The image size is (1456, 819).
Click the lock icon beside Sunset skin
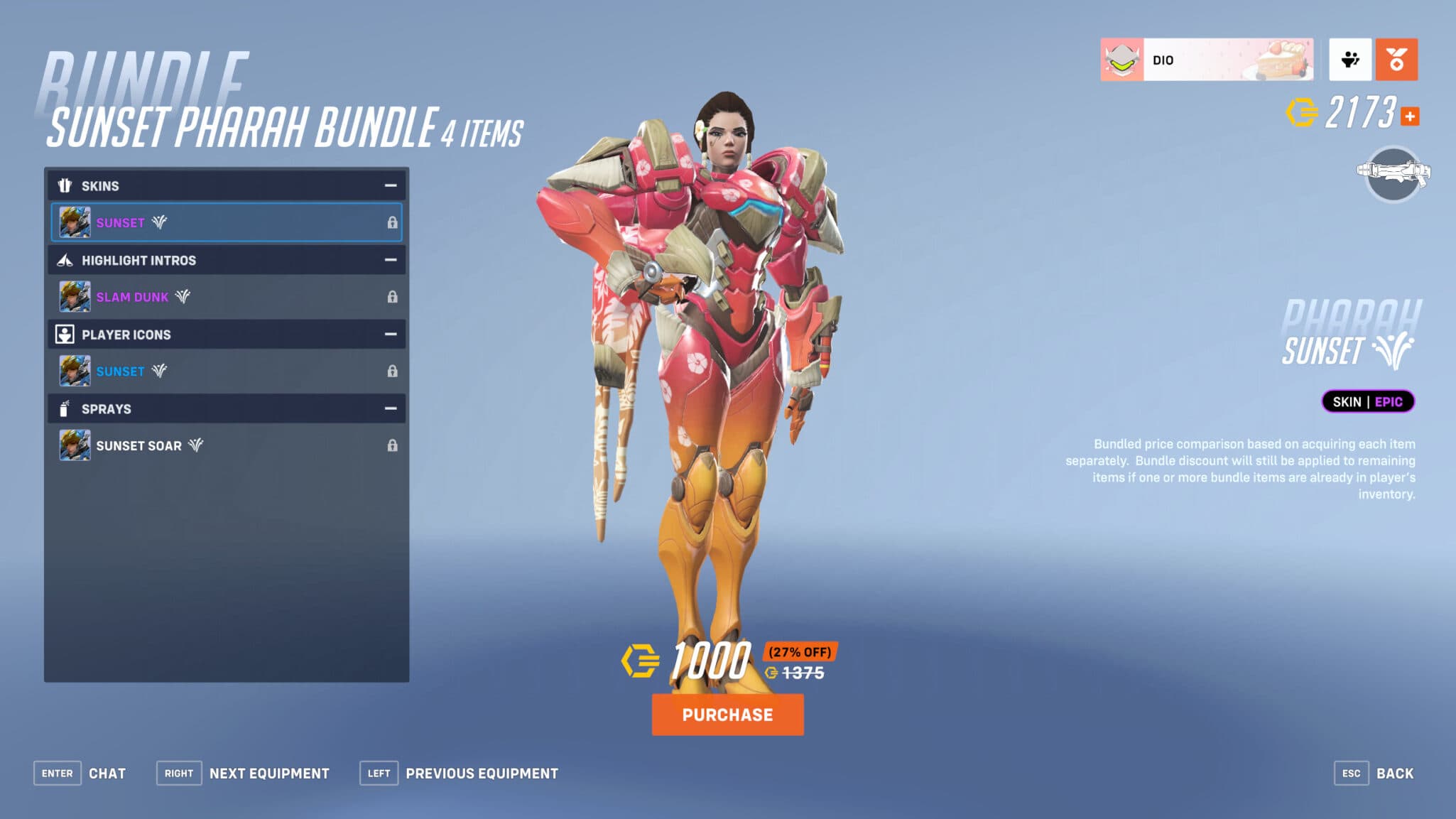coord(393,222)
